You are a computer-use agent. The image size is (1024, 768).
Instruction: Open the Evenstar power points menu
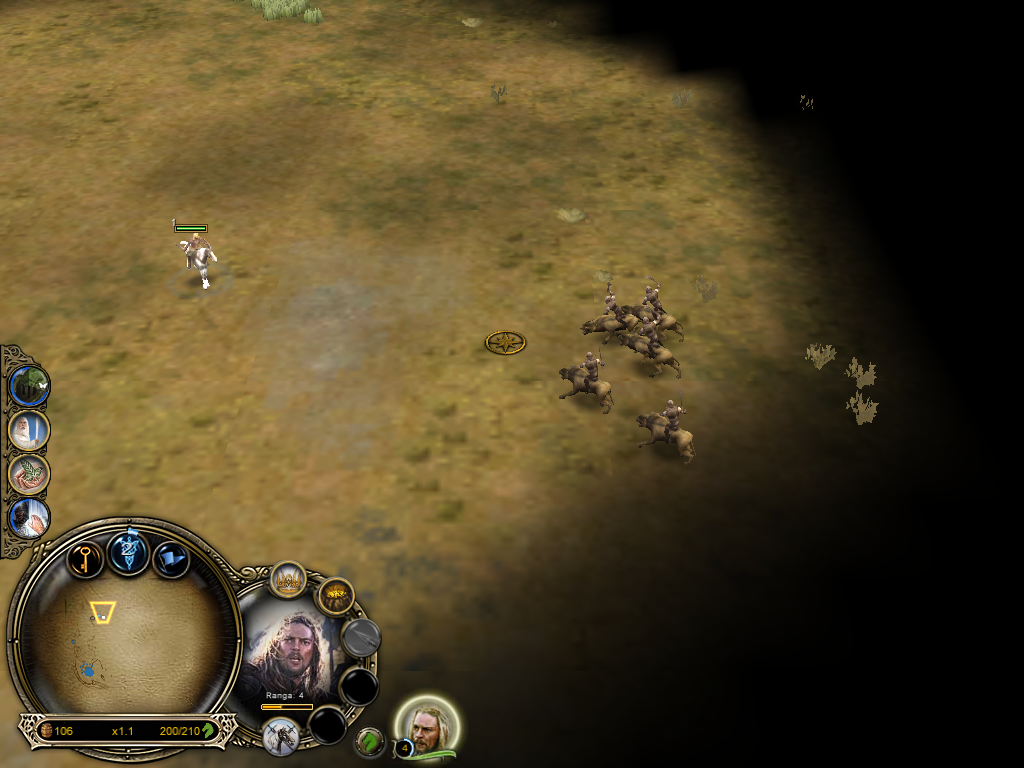pyautogui.click(x=129, y=552)
